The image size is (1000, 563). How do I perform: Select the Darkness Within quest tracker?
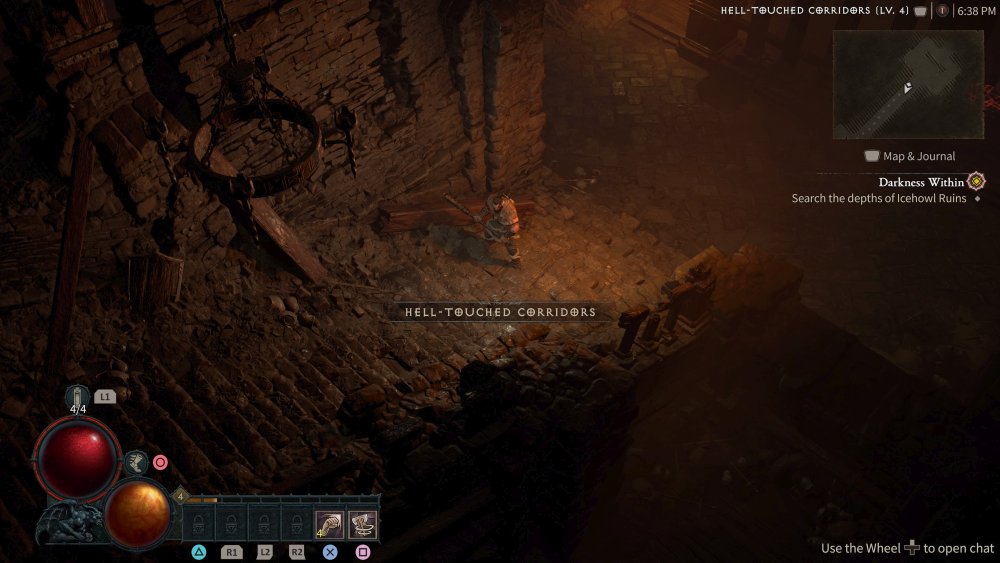coord(921,182)
